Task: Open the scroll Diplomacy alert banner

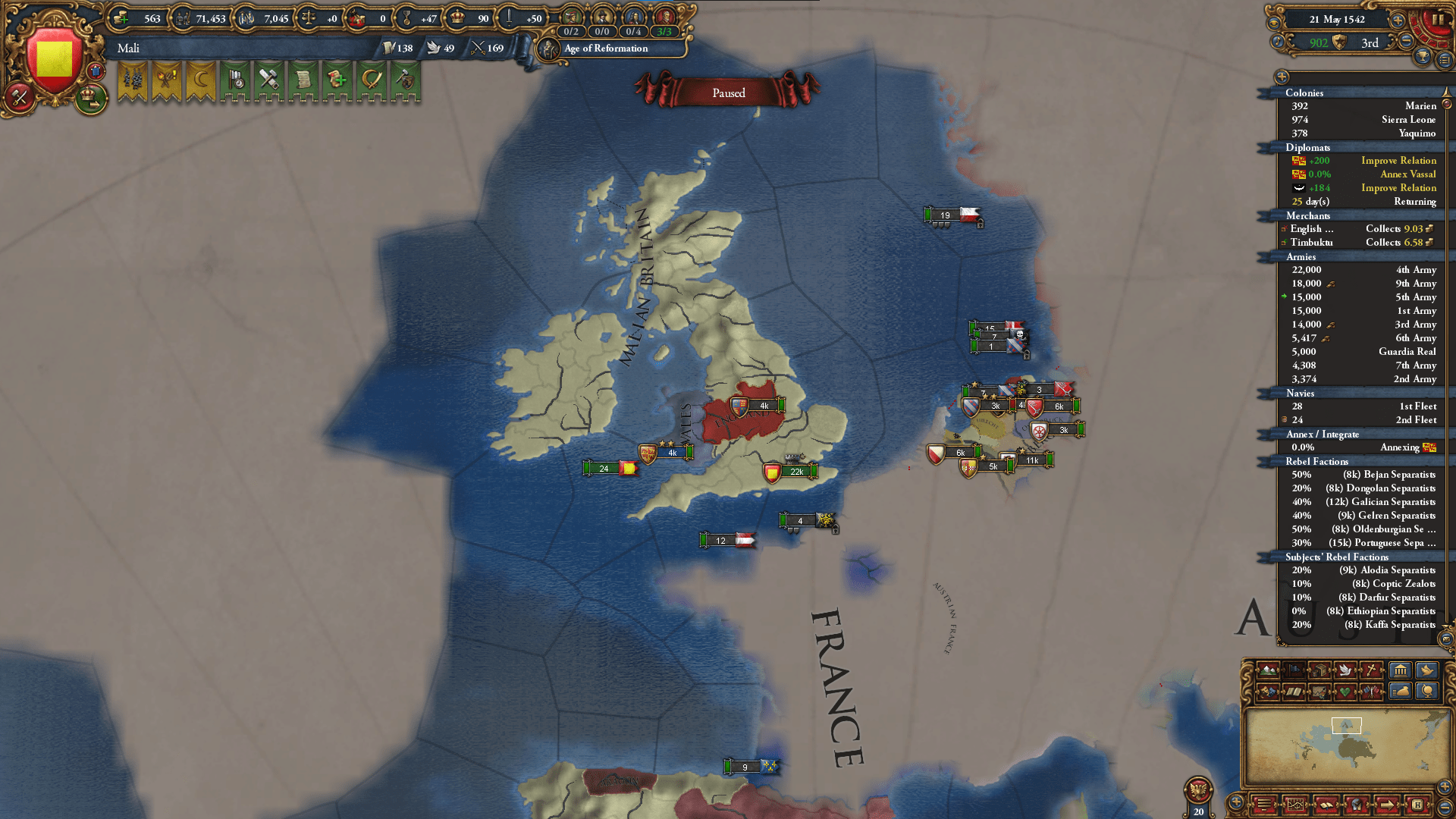Action: (x=303, y=80)
